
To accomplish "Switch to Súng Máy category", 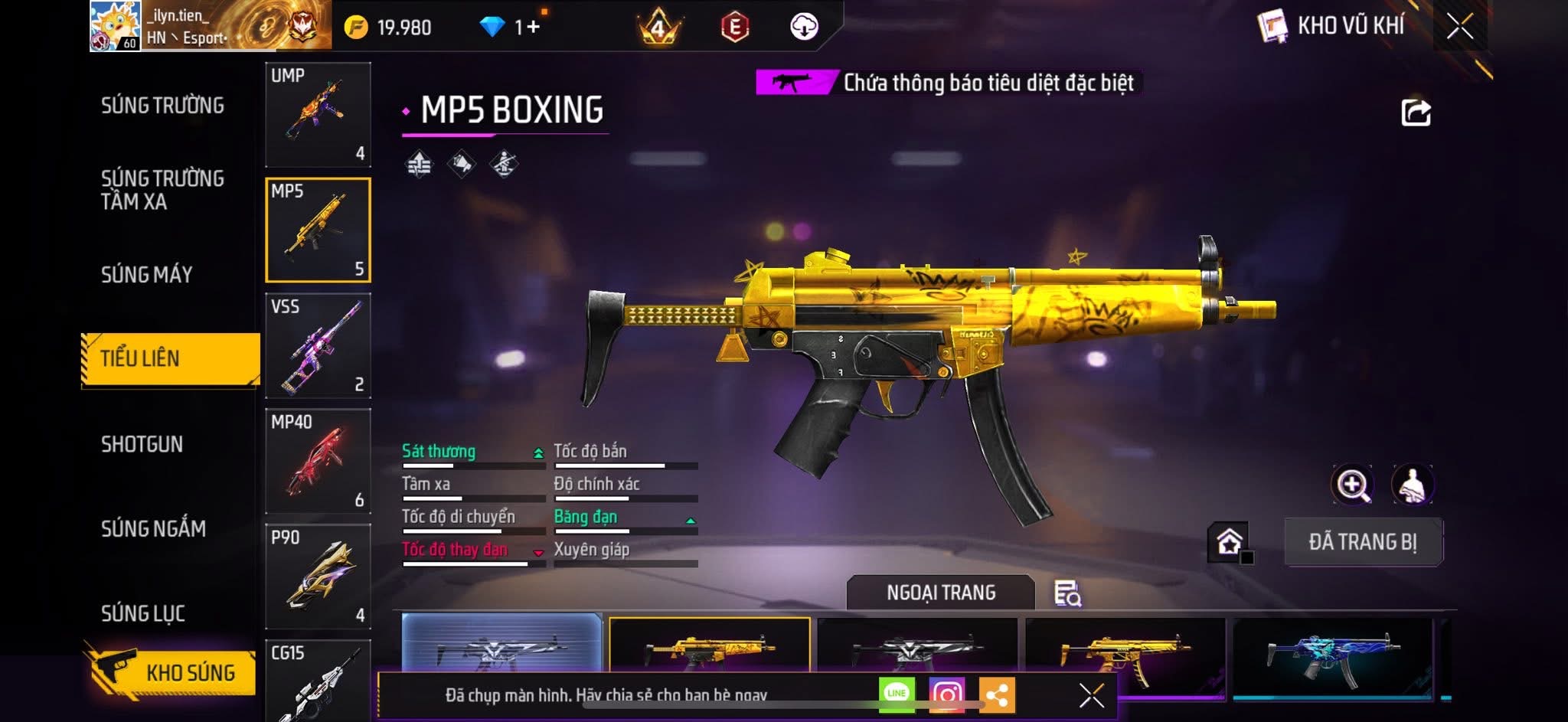I will [x=146, y=275].
